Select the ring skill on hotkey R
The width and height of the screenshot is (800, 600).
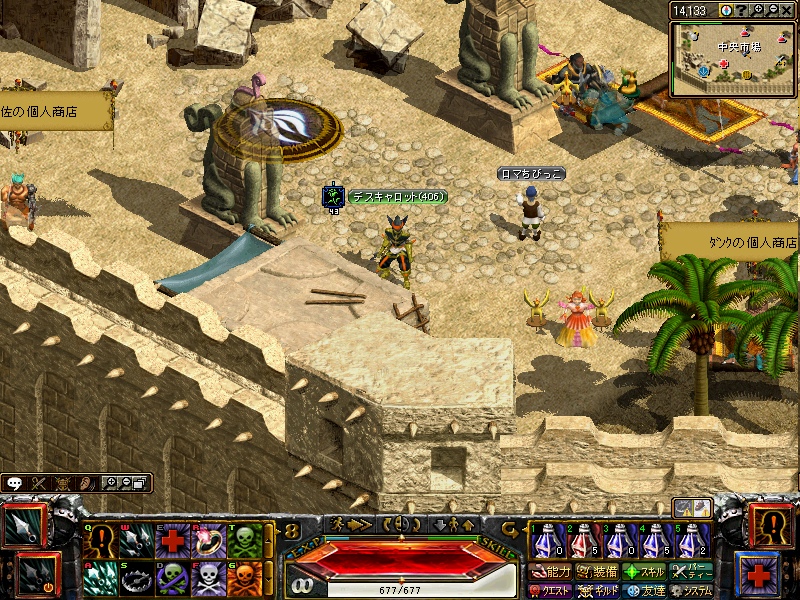pos(208,541)
